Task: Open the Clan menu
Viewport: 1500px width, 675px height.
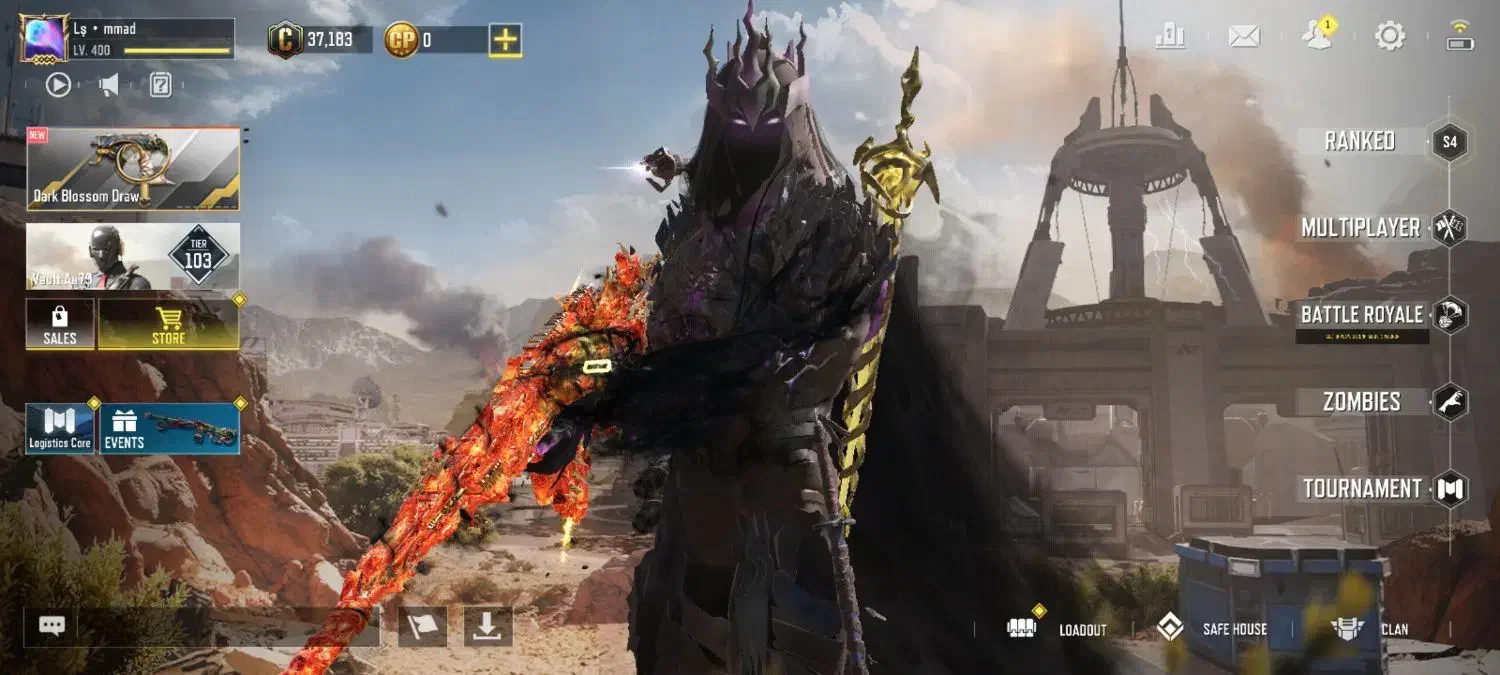Action: pyautogui.click(x=1370, y=629)
